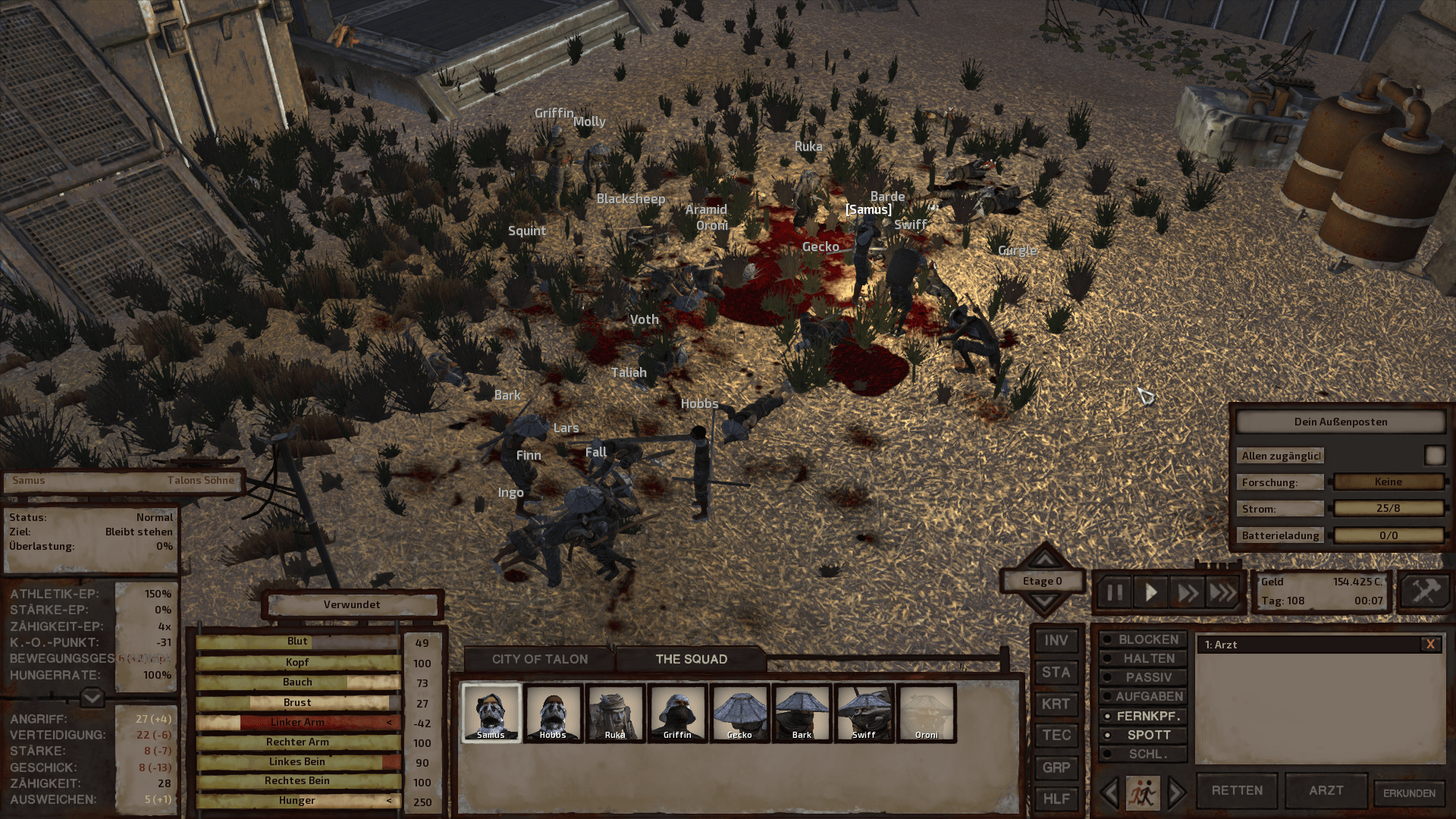Open the build mode hammer button
This screenshot has height=819, width=1456.
coord(1424,591)
